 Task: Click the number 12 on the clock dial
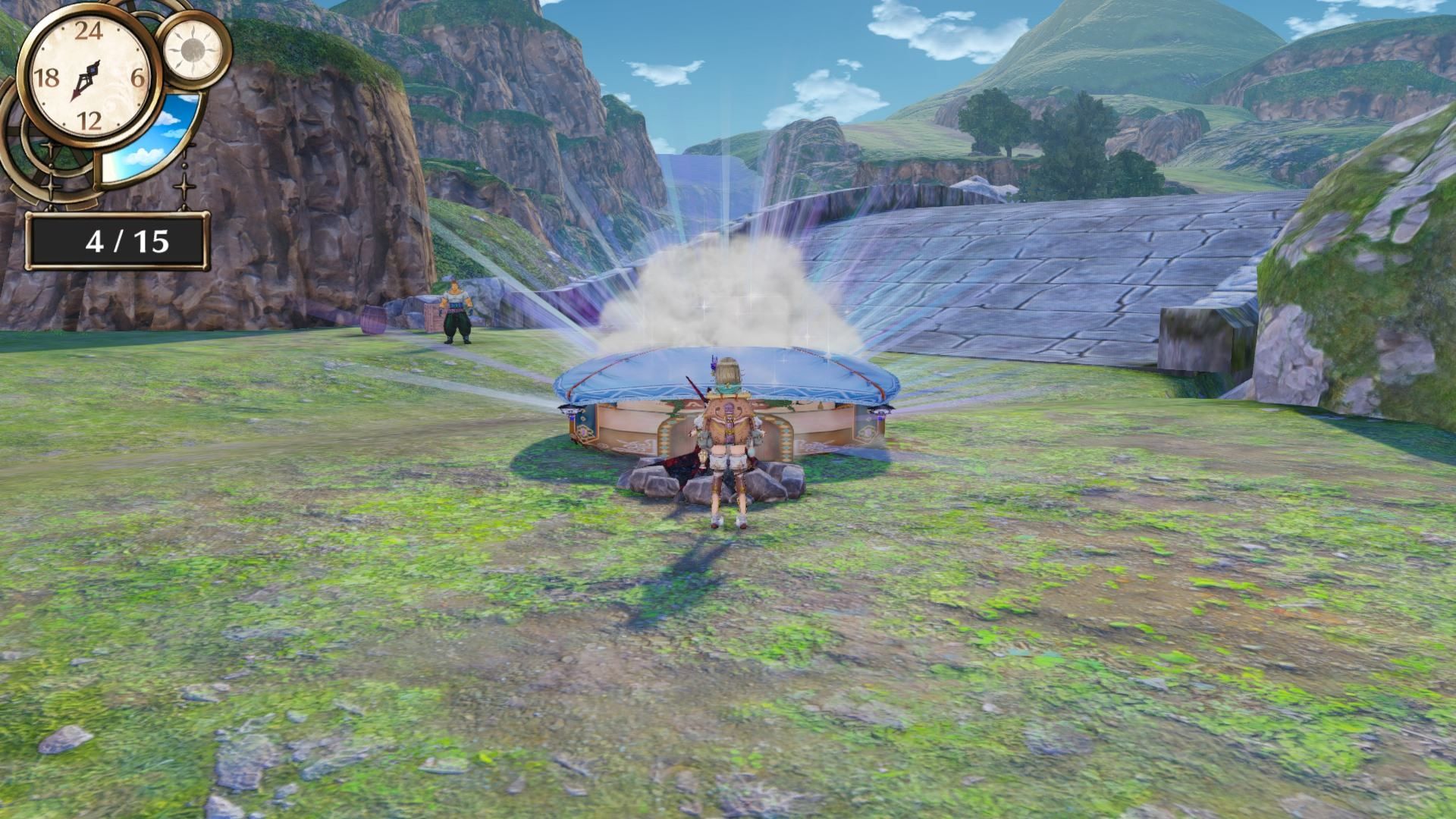pyautogui.click(x=90, y=118)
